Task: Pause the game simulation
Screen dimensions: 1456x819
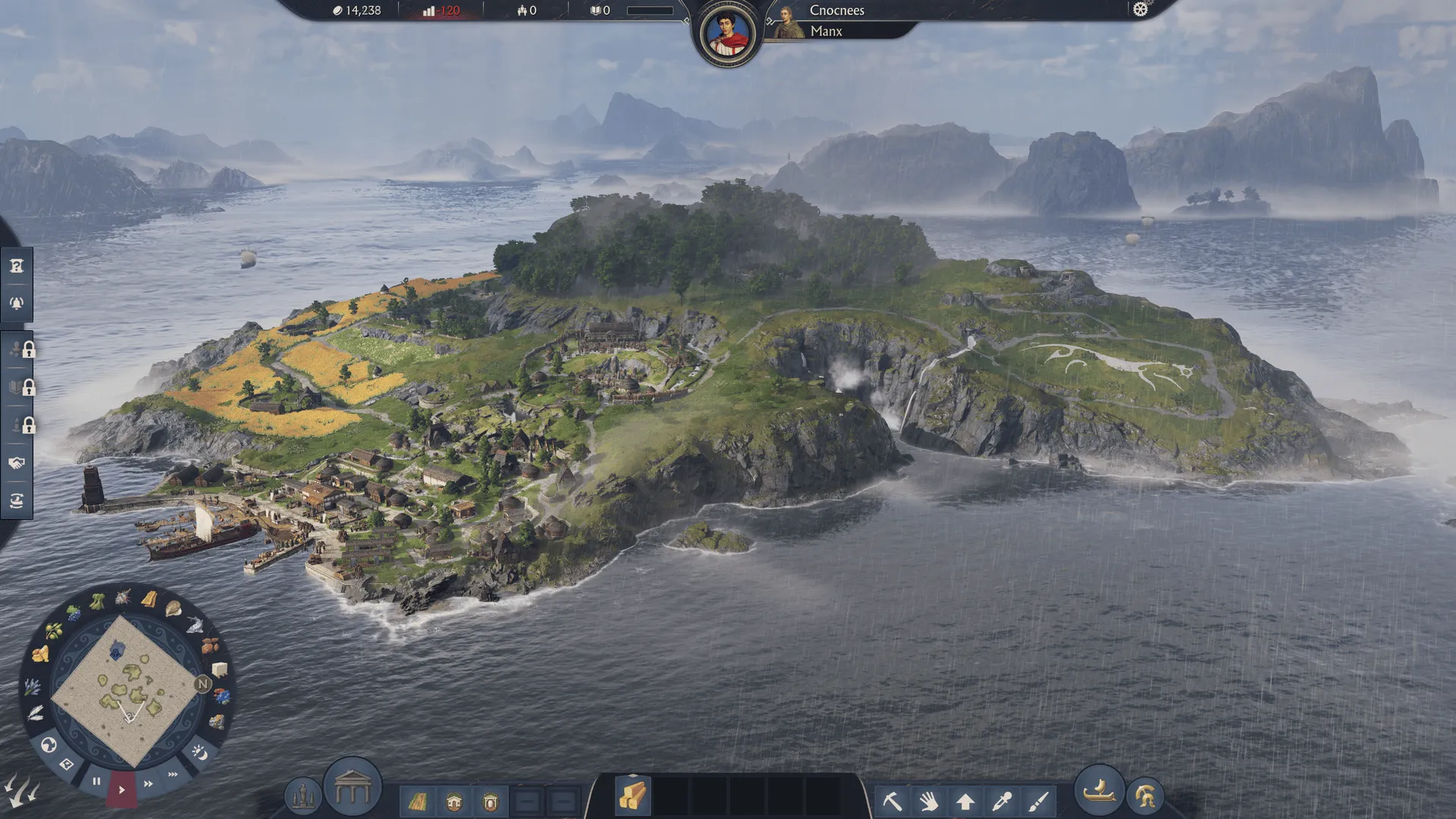Action: point(97,780)
